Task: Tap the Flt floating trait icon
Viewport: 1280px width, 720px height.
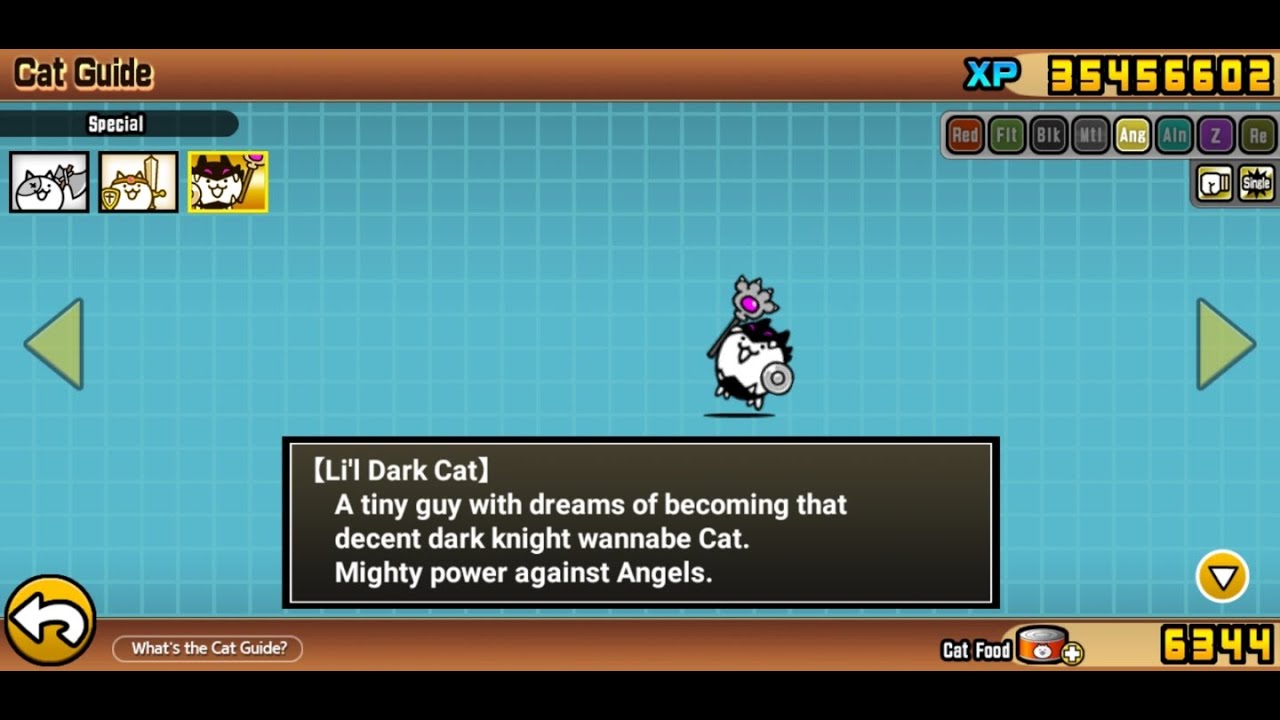Action: (1007, 135)
